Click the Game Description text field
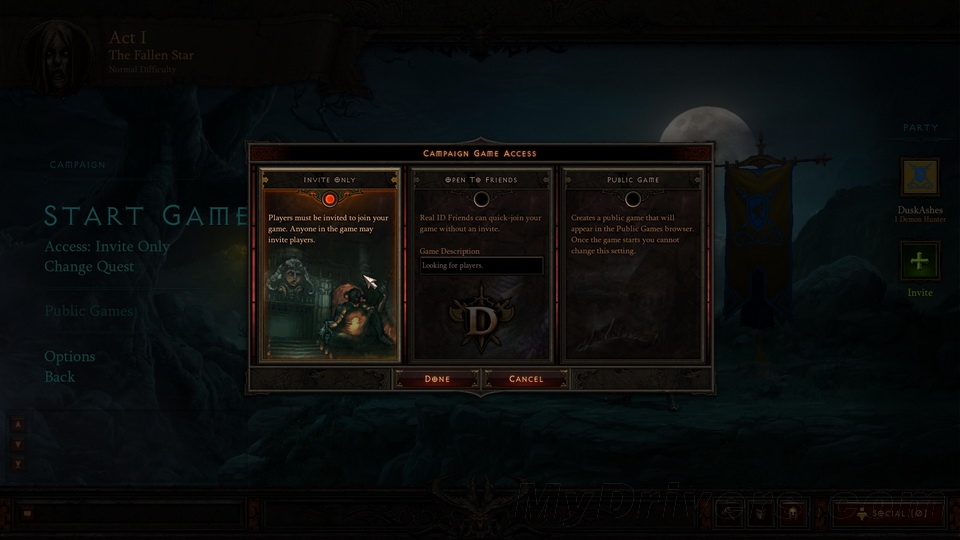 (481, 266)
